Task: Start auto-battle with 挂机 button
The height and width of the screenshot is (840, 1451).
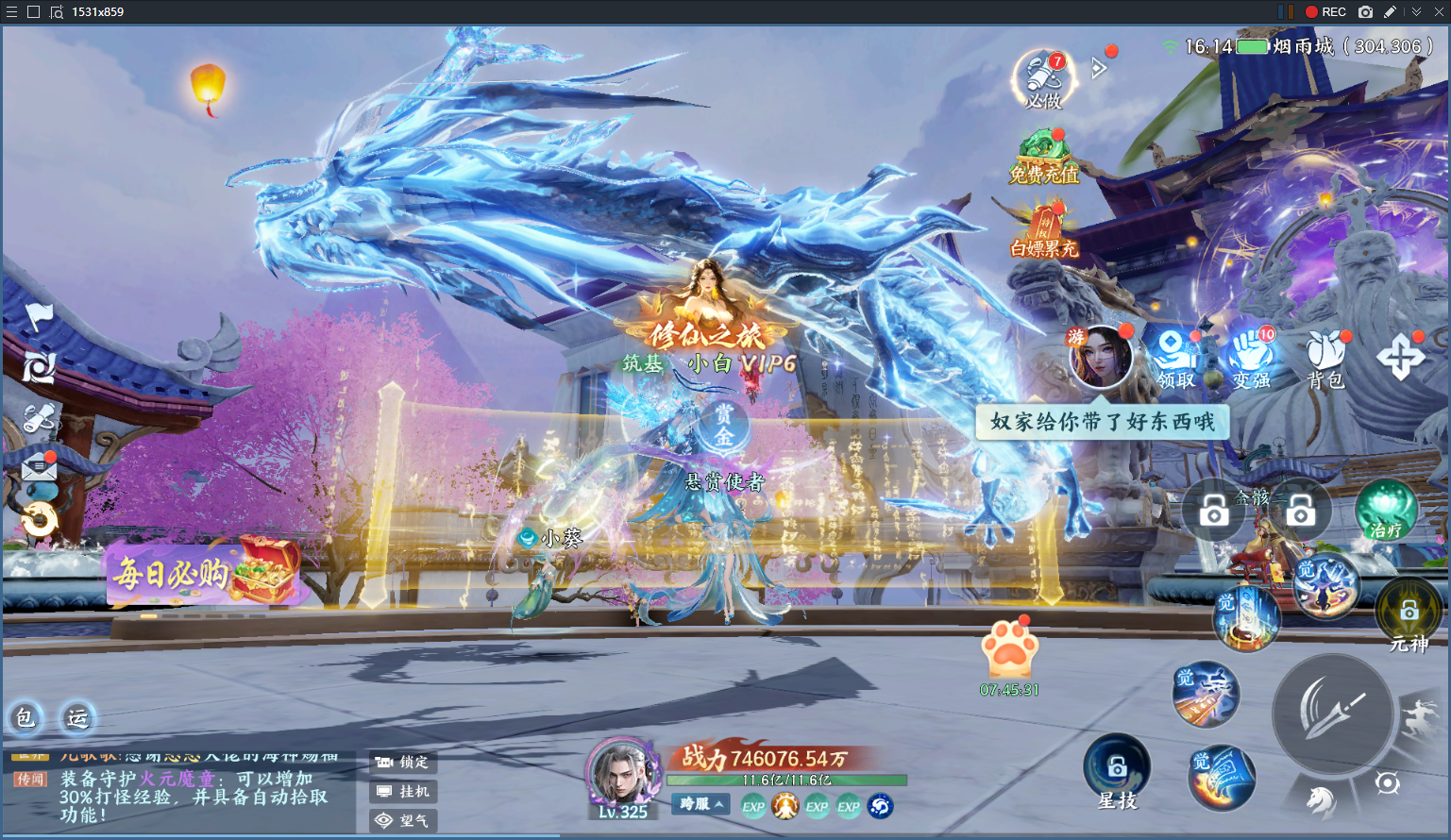Action: pos(403,791)
